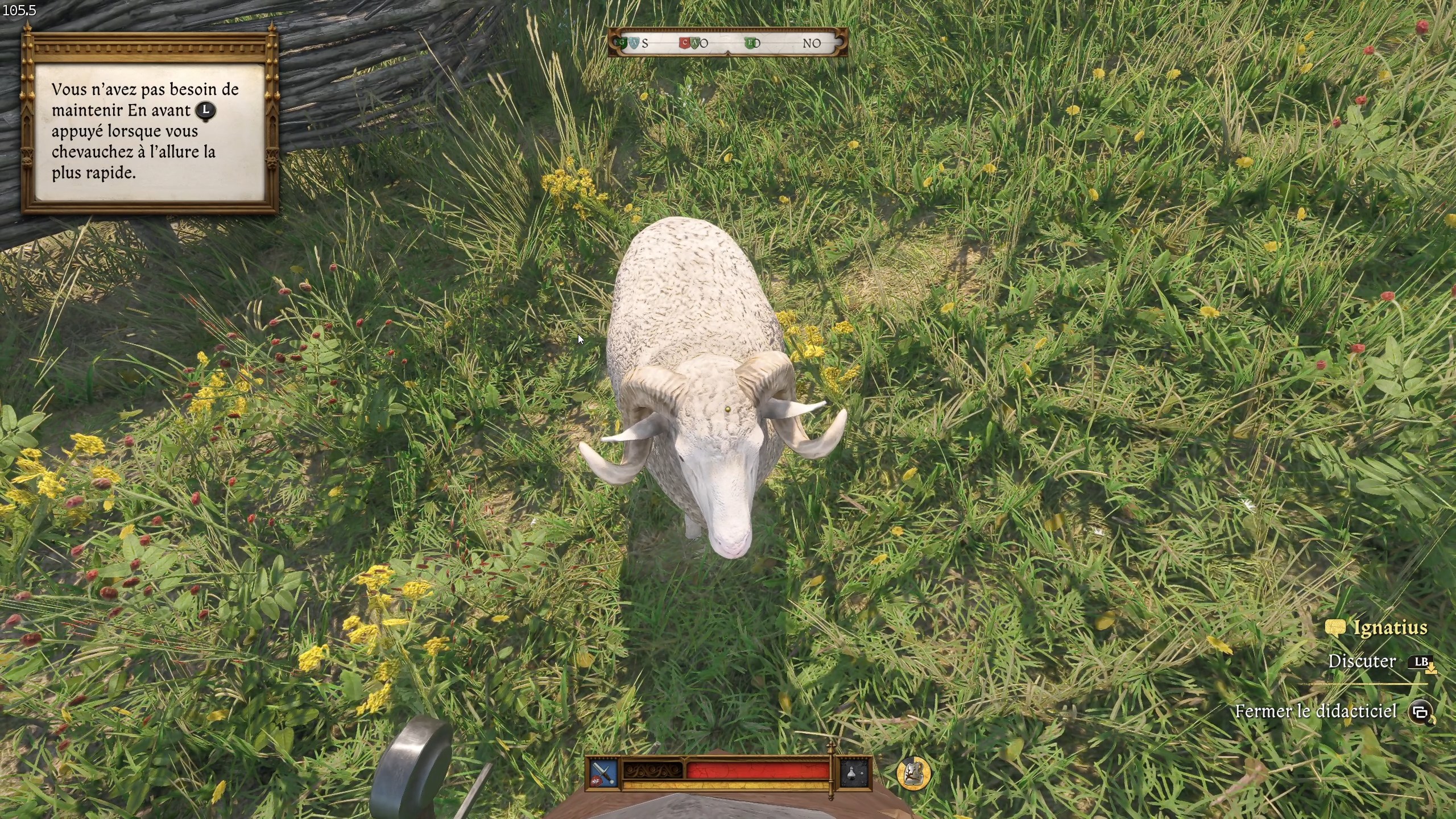This screenshot has width=1456, height=819.
Task: Click the LB button prompt next to Discuter
Action: coord(1422,661)
